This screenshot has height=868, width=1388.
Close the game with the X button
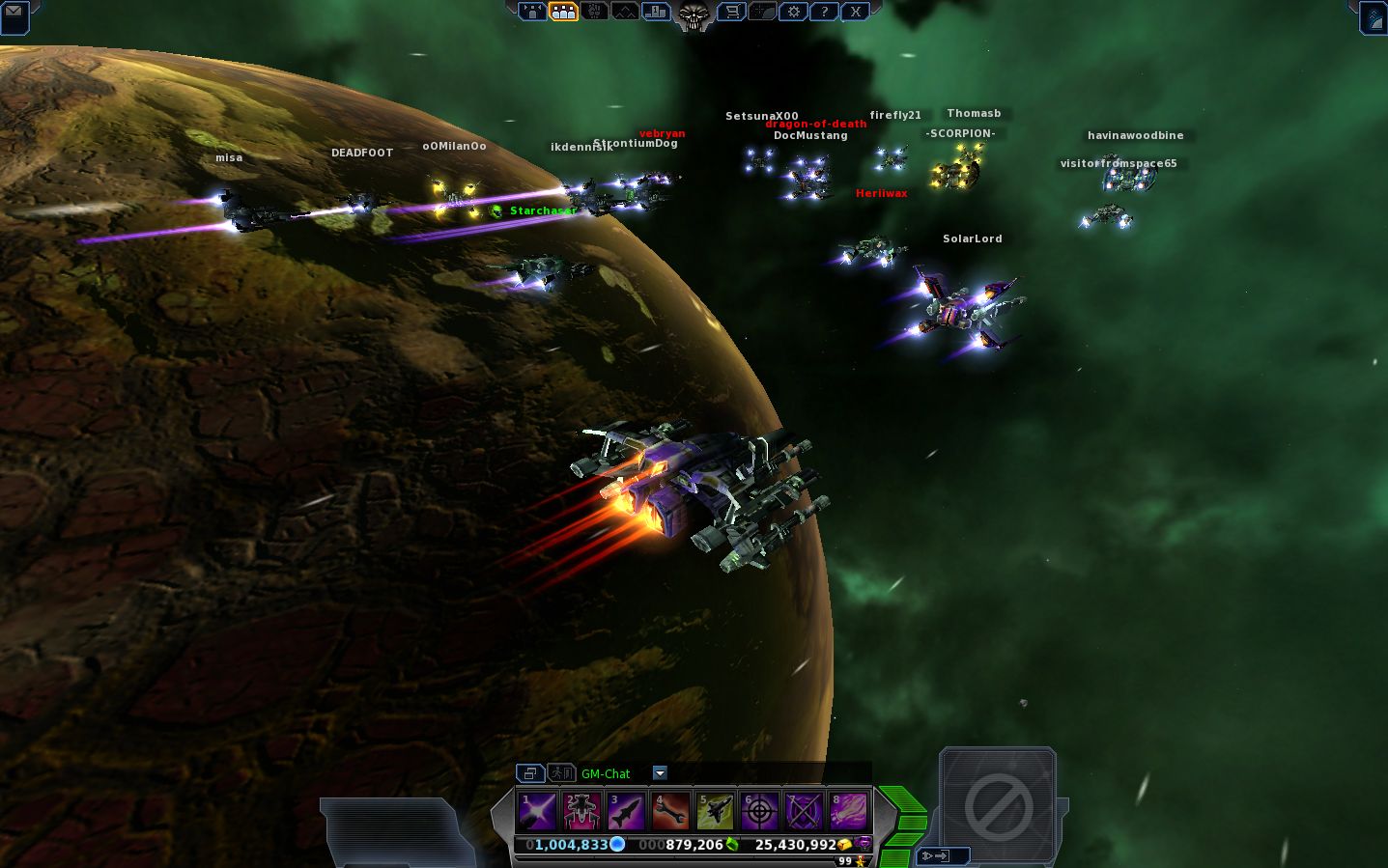855,12
